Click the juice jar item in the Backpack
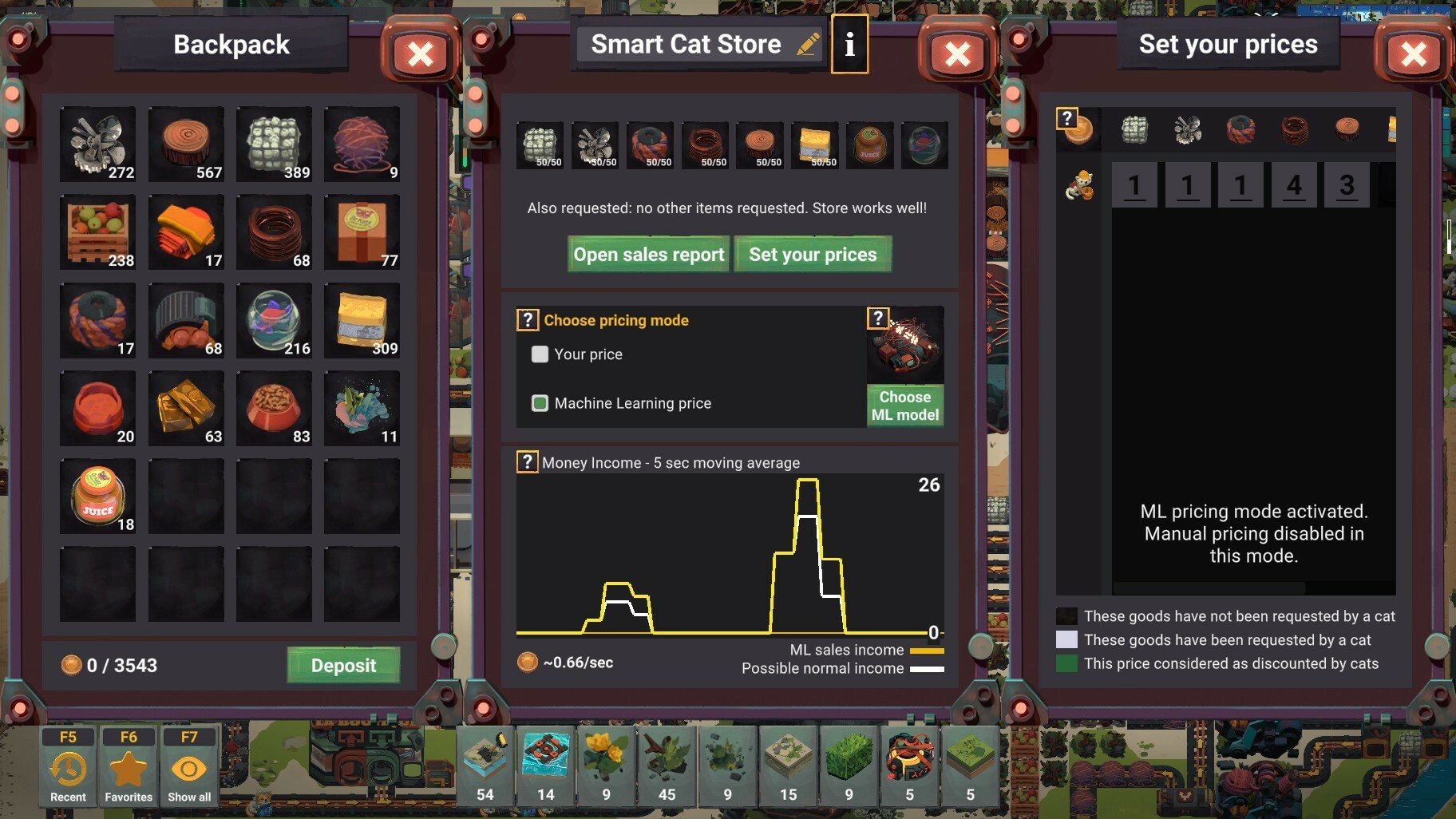1456x819 pixels. (x=97, y=495)
